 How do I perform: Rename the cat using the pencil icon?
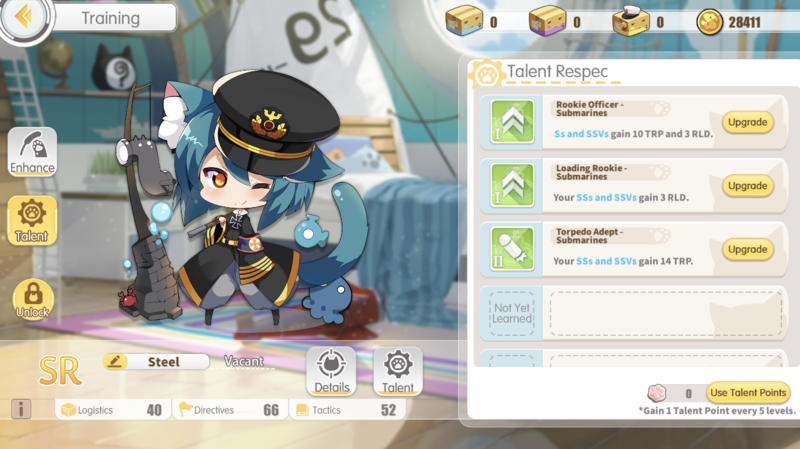pyautogui.click(x=114, y=362)
